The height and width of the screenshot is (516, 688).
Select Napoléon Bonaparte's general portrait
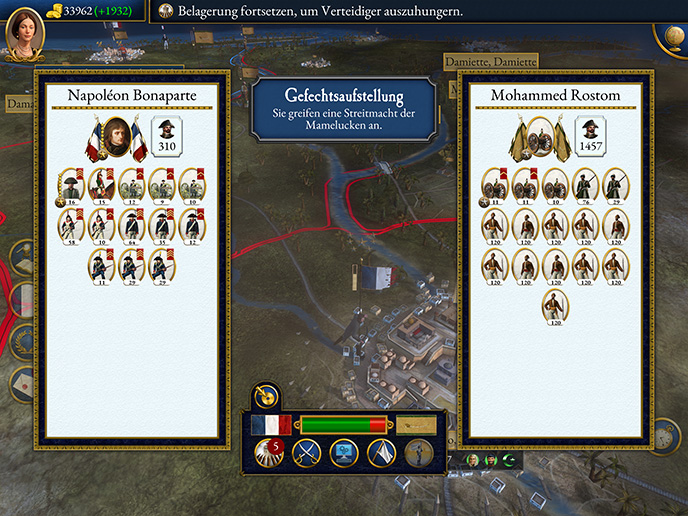pos(116,140)
